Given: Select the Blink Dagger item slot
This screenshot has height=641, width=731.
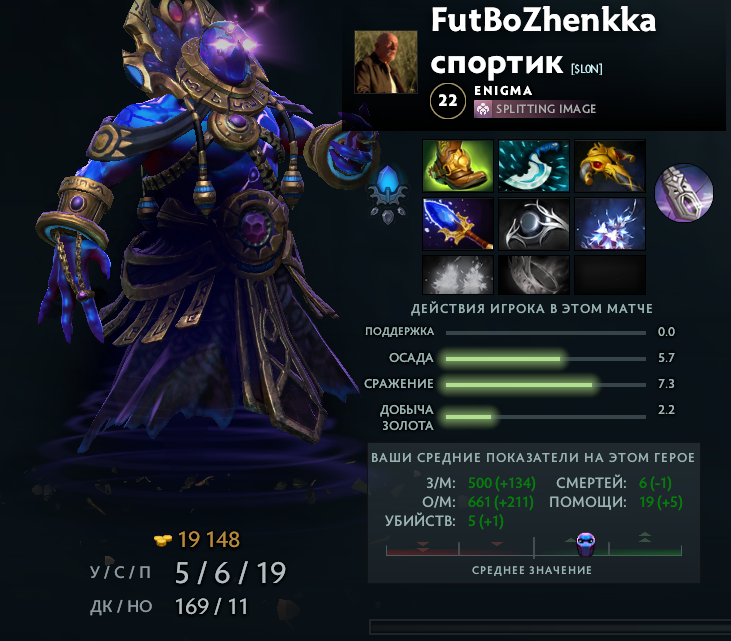Looking at the screenshot, I should pos(534,165).
